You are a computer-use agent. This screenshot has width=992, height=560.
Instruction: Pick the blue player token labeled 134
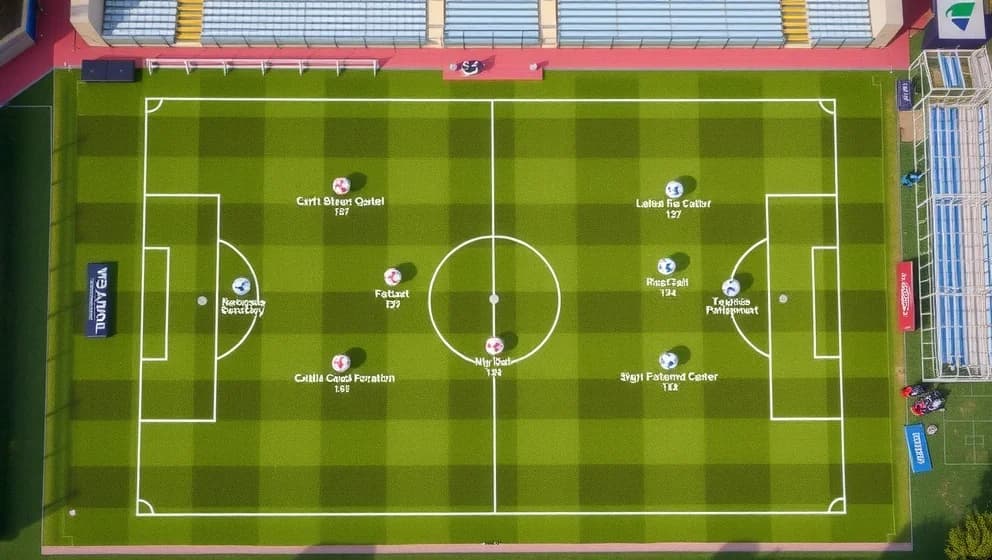tap(666, 266)
